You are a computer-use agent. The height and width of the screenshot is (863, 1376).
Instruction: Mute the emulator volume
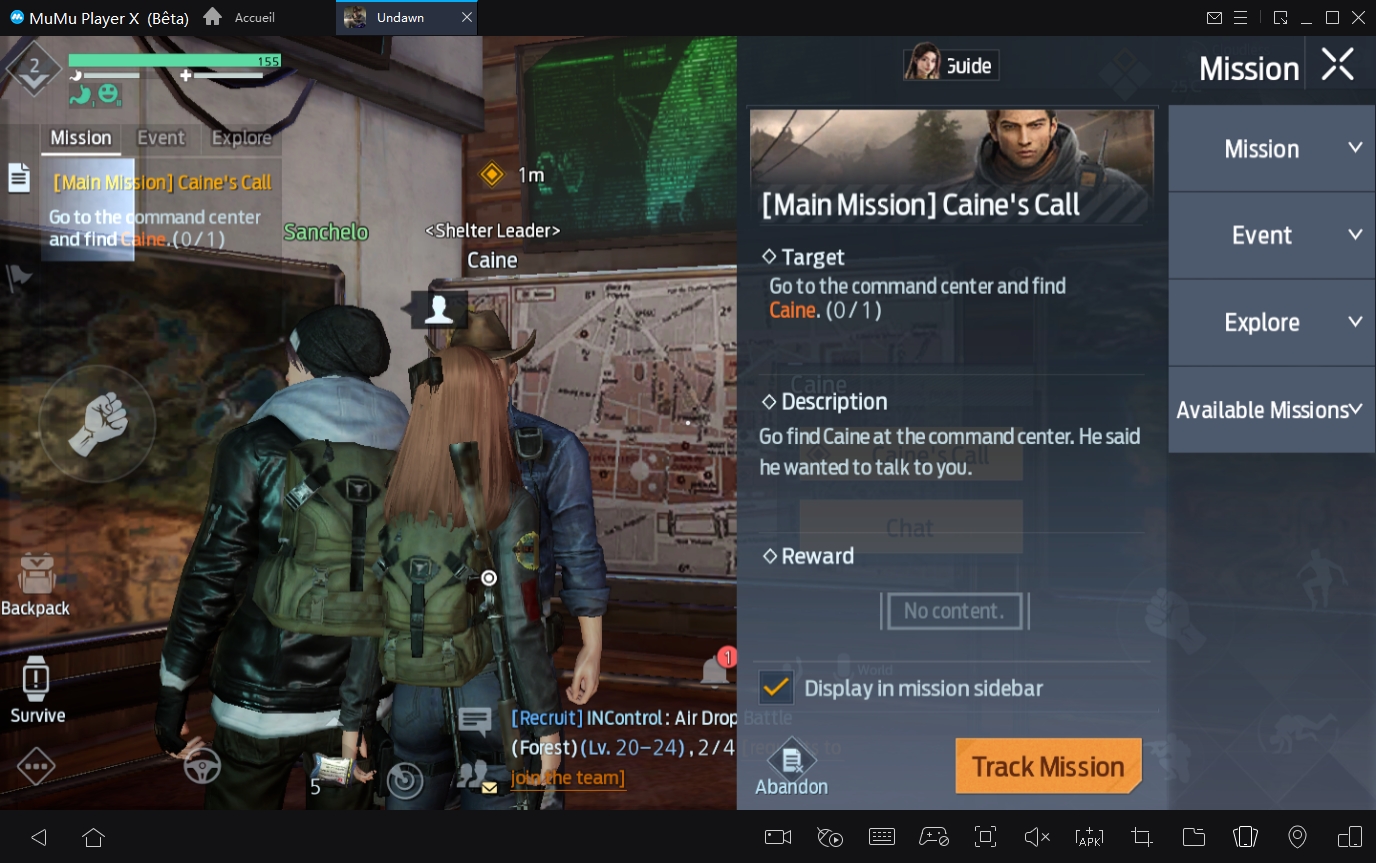(1034, 837)
